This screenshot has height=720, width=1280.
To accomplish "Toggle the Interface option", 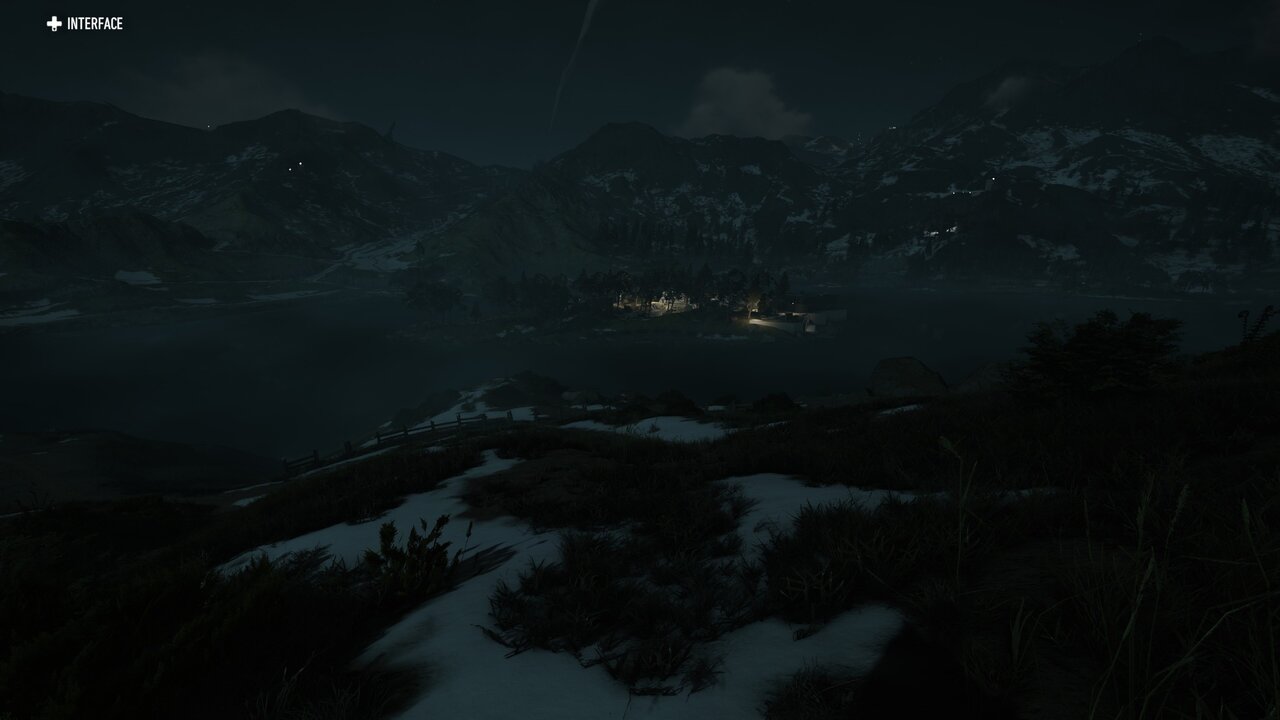I will coord(84,24).
